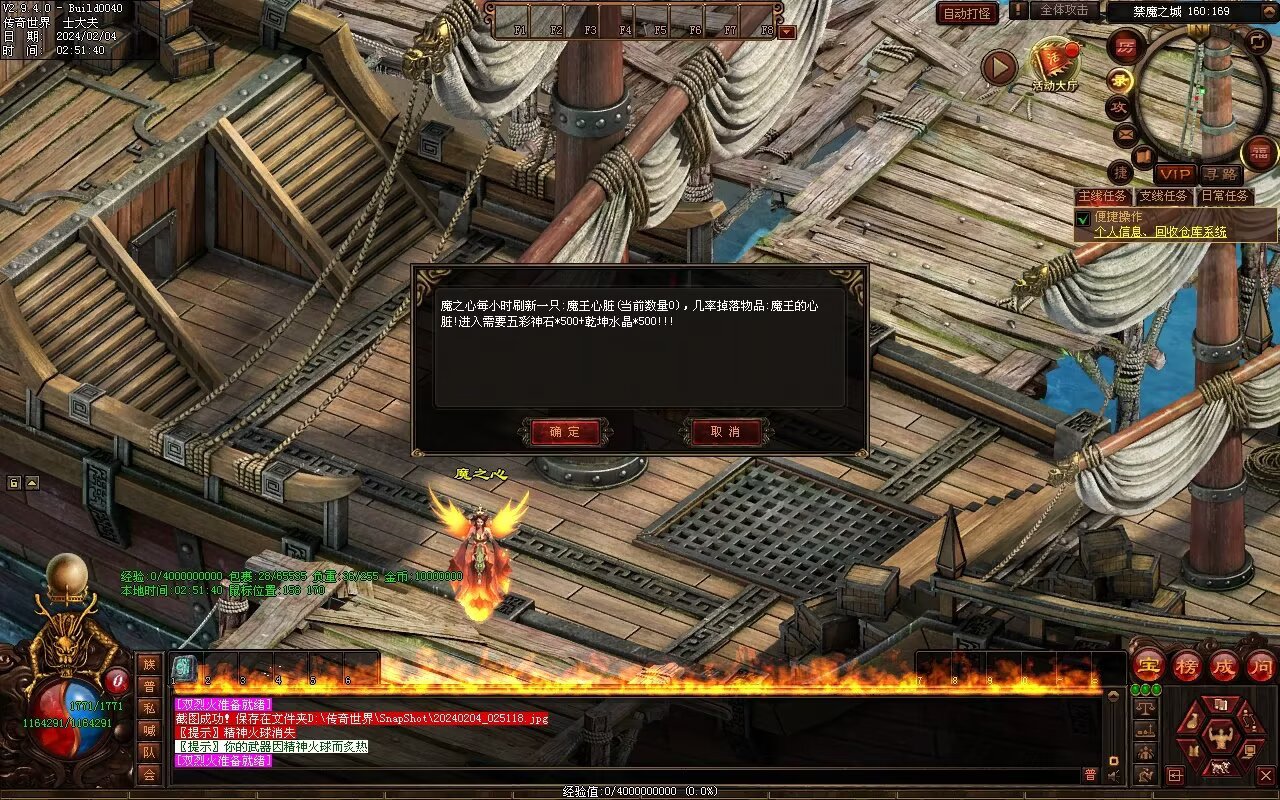
Task: Select the 私 private chat channel
Action: [x=149, y=708]
